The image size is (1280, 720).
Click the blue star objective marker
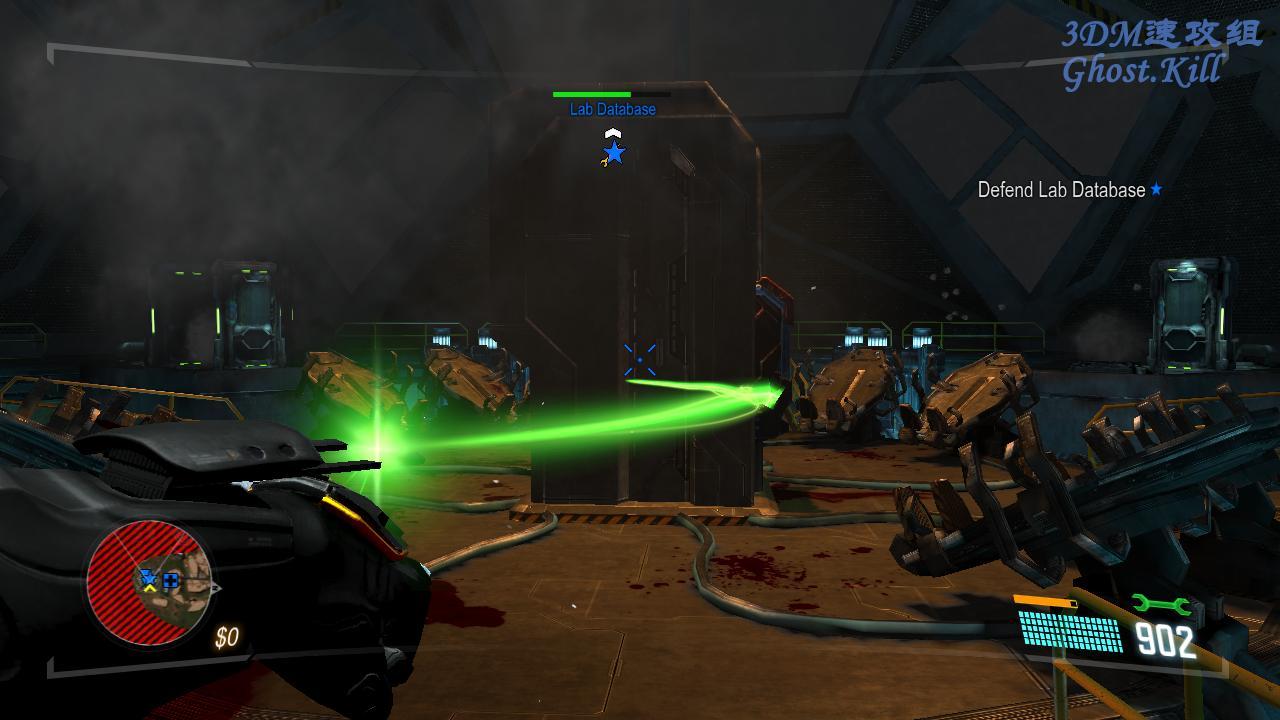pyautogui.click(x=614, y=153)
